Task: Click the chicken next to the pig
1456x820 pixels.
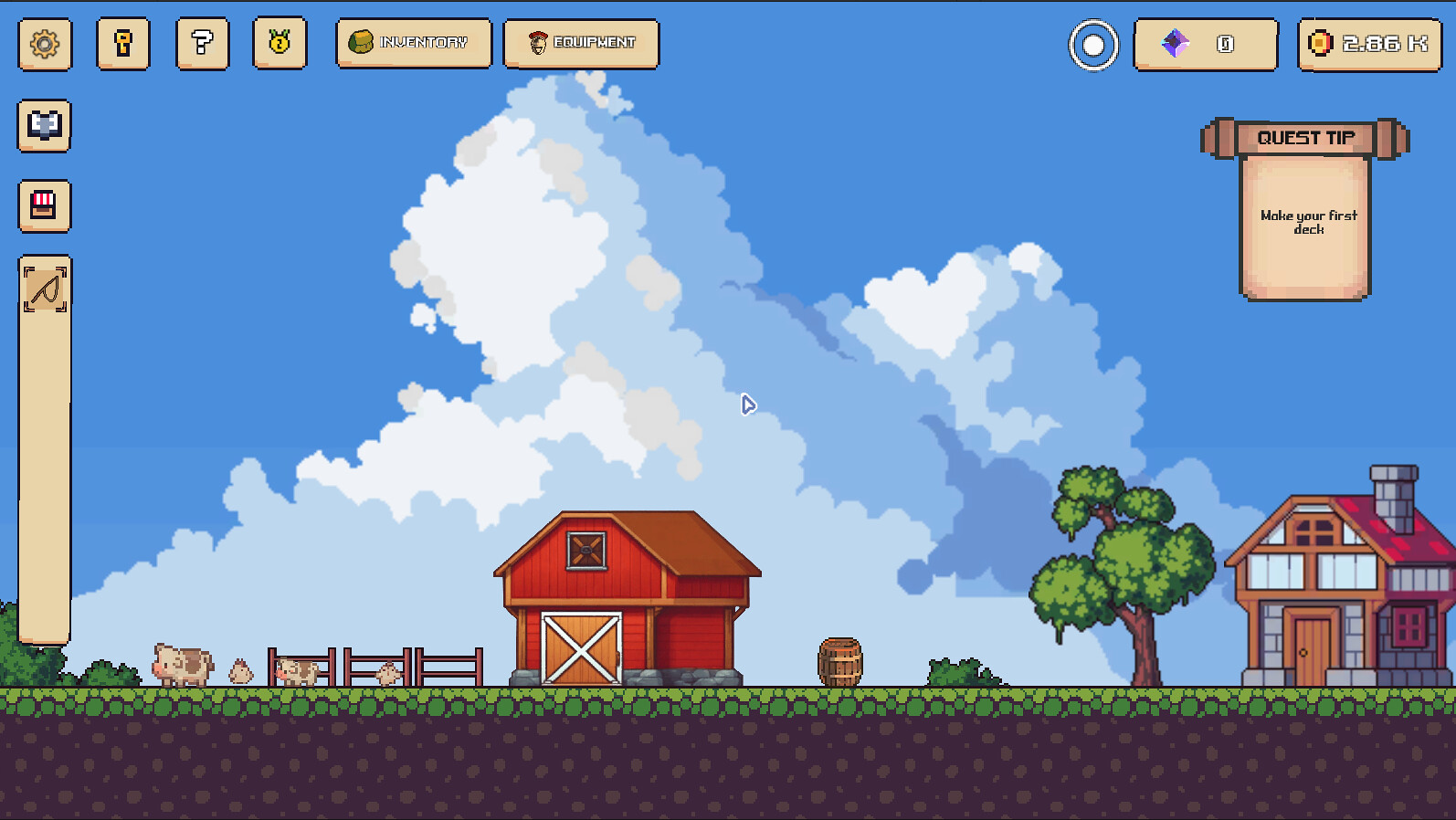Action: (x=240, y=670)
